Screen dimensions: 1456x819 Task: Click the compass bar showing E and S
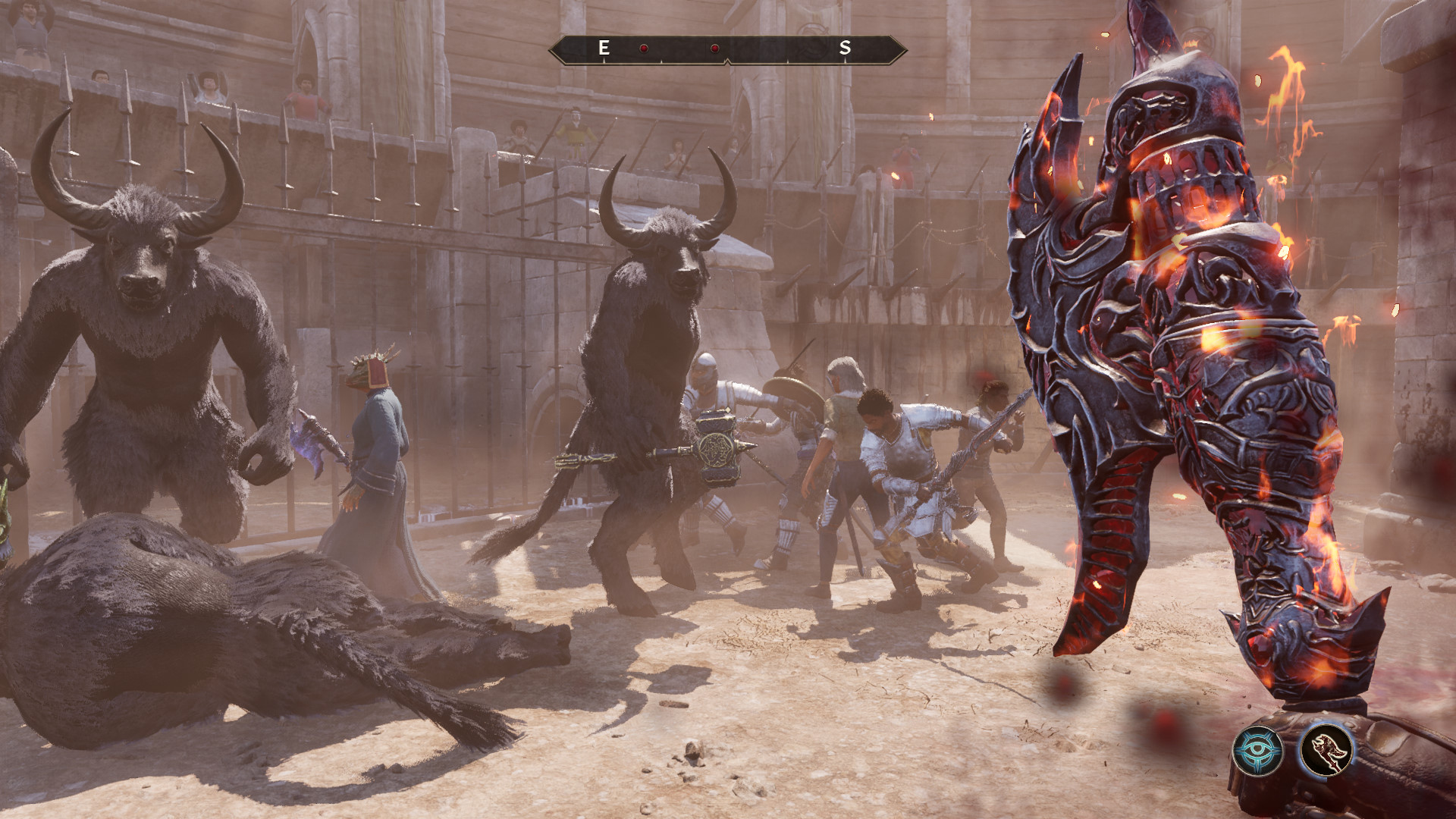click(x=727, y=49)
